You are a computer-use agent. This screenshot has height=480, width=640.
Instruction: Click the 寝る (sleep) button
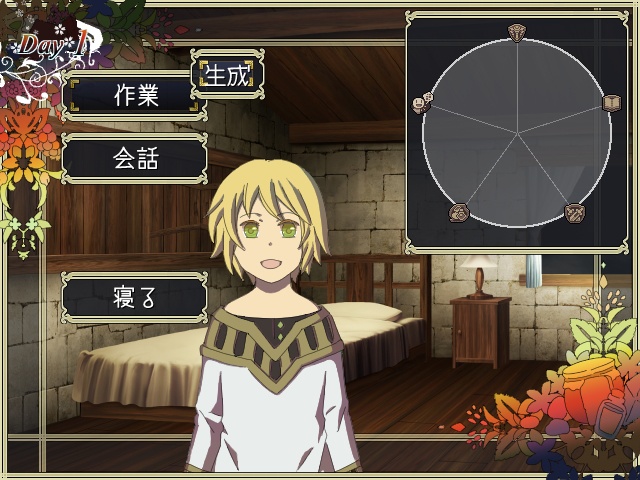[134, 297]
